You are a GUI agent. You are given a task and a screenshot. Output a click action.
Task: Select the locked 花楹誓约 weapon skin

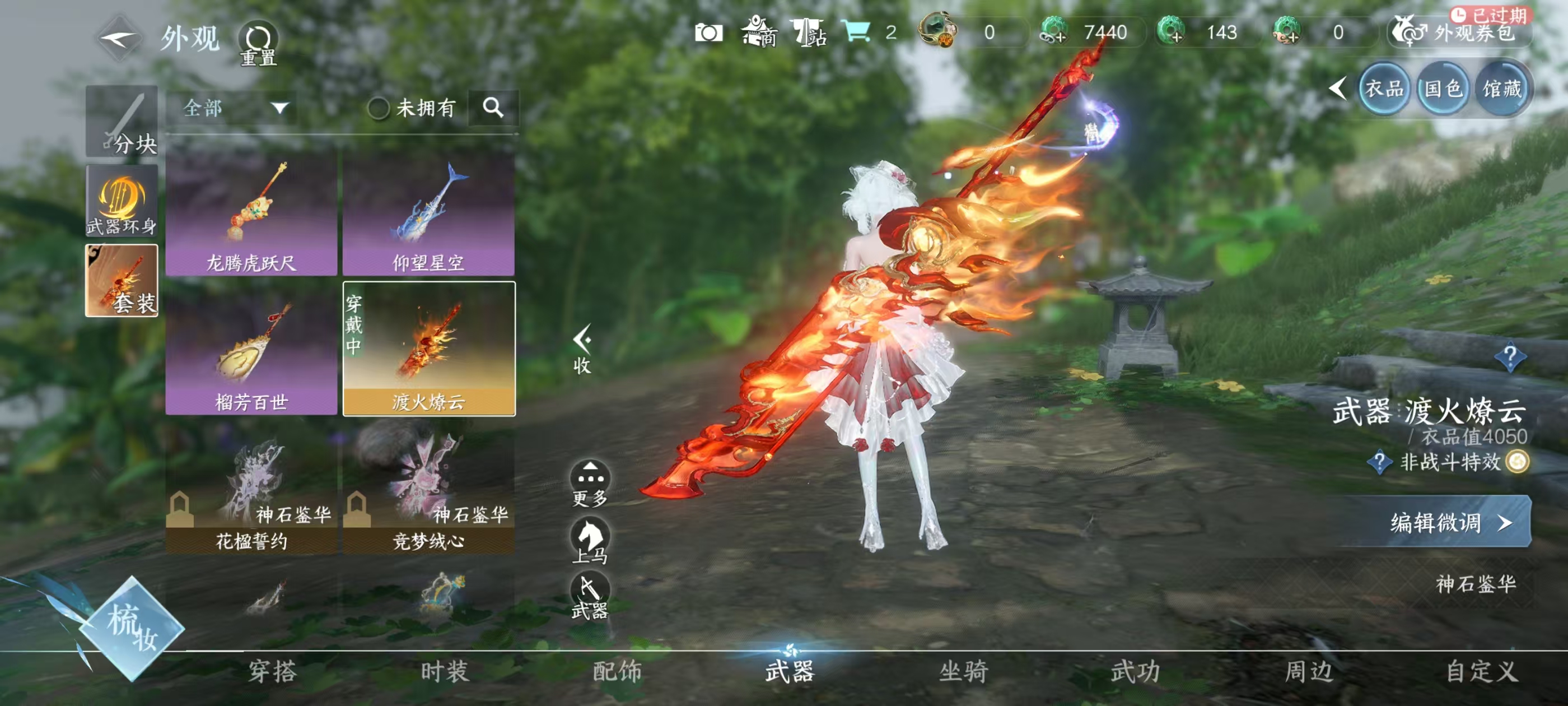251,494
